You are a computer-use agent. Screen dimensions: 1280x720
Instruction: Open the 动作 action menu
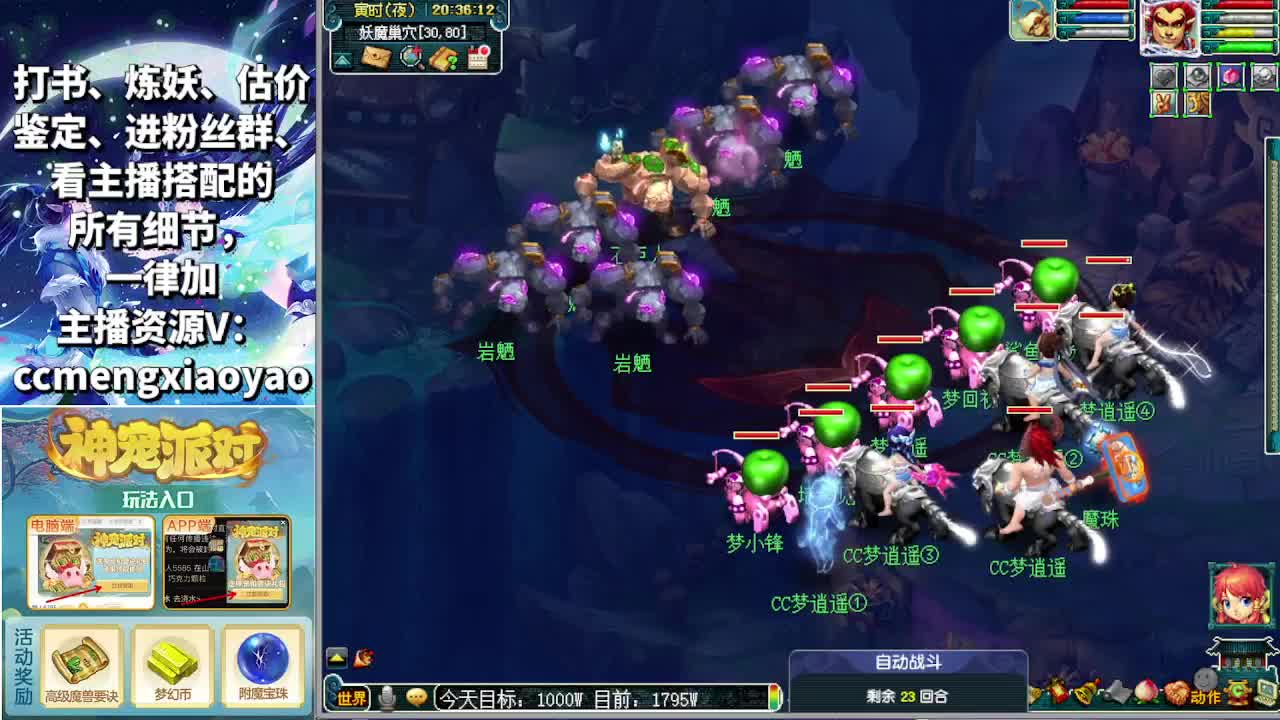tap(1206, 695)
